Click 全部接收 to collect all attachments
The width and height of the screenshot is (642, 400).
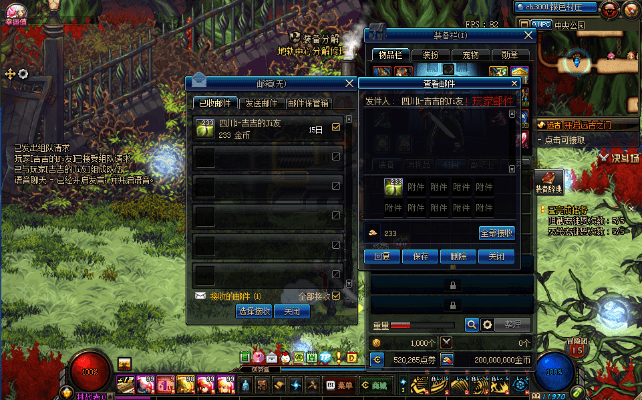point(497,233)
